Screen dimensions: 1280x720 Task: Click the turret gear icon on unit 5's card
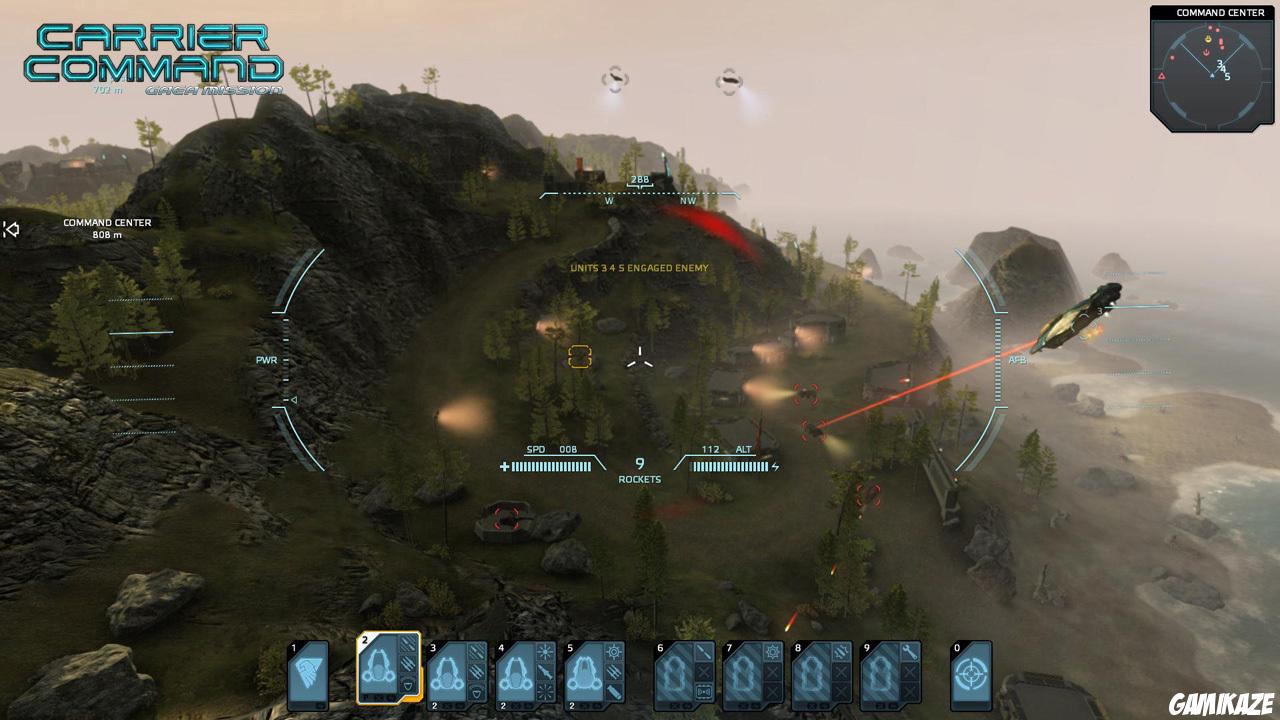pyautogui.click(x=614, y=650)
